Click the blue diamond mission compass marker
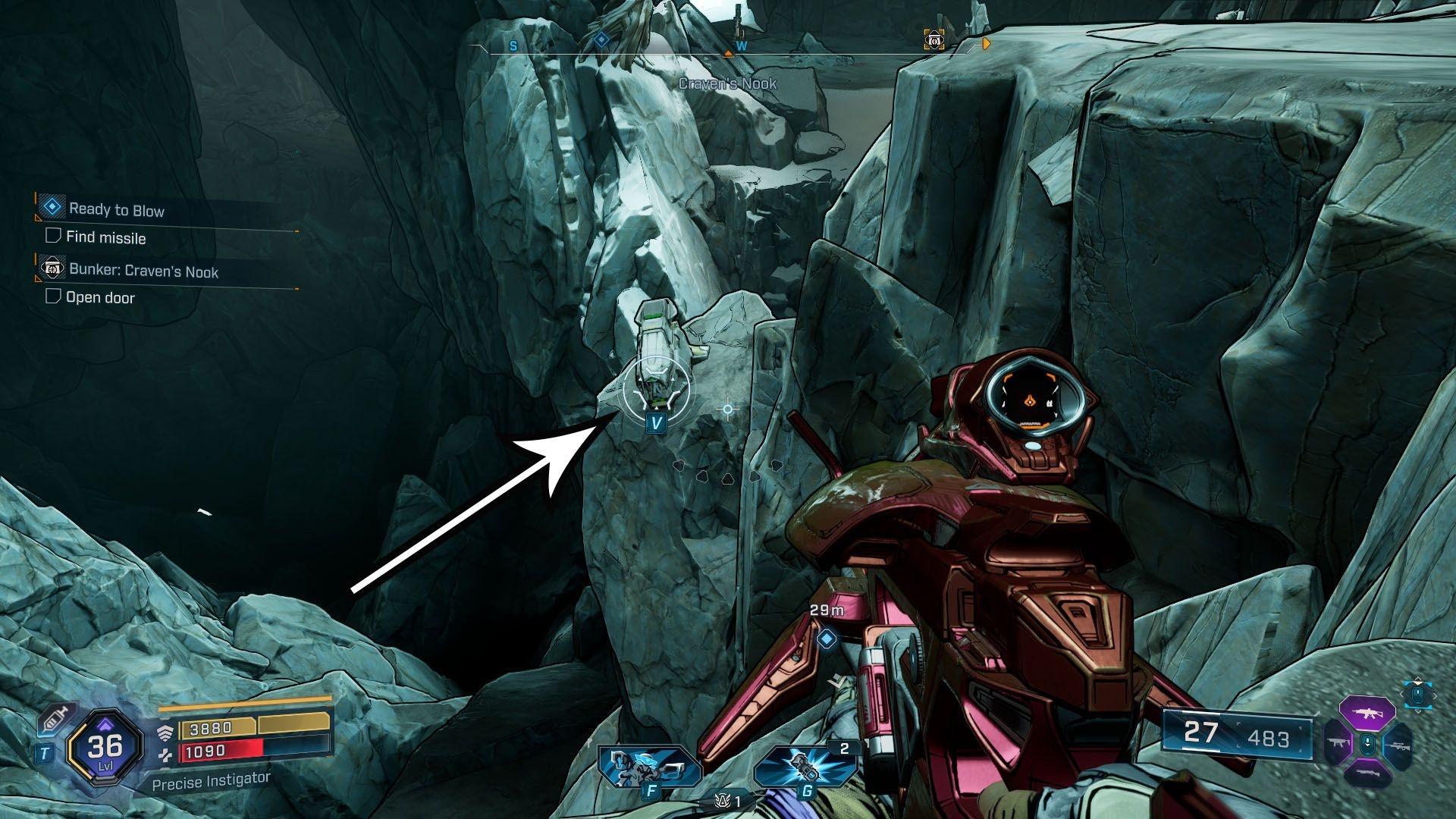 pyautogui.click(x=601, y=39)
